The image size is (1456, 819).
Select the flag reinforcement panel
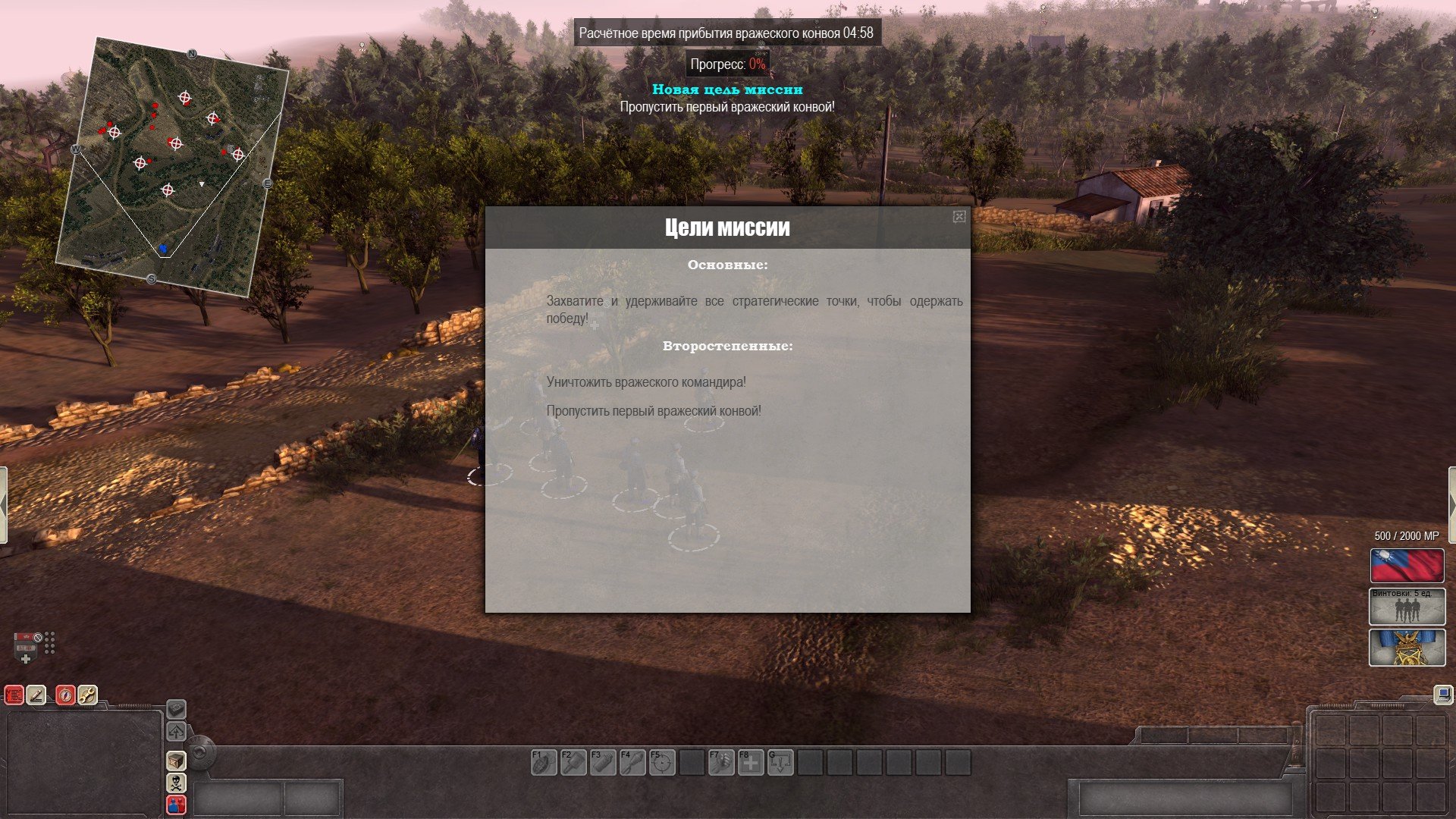coord(1407,566)
